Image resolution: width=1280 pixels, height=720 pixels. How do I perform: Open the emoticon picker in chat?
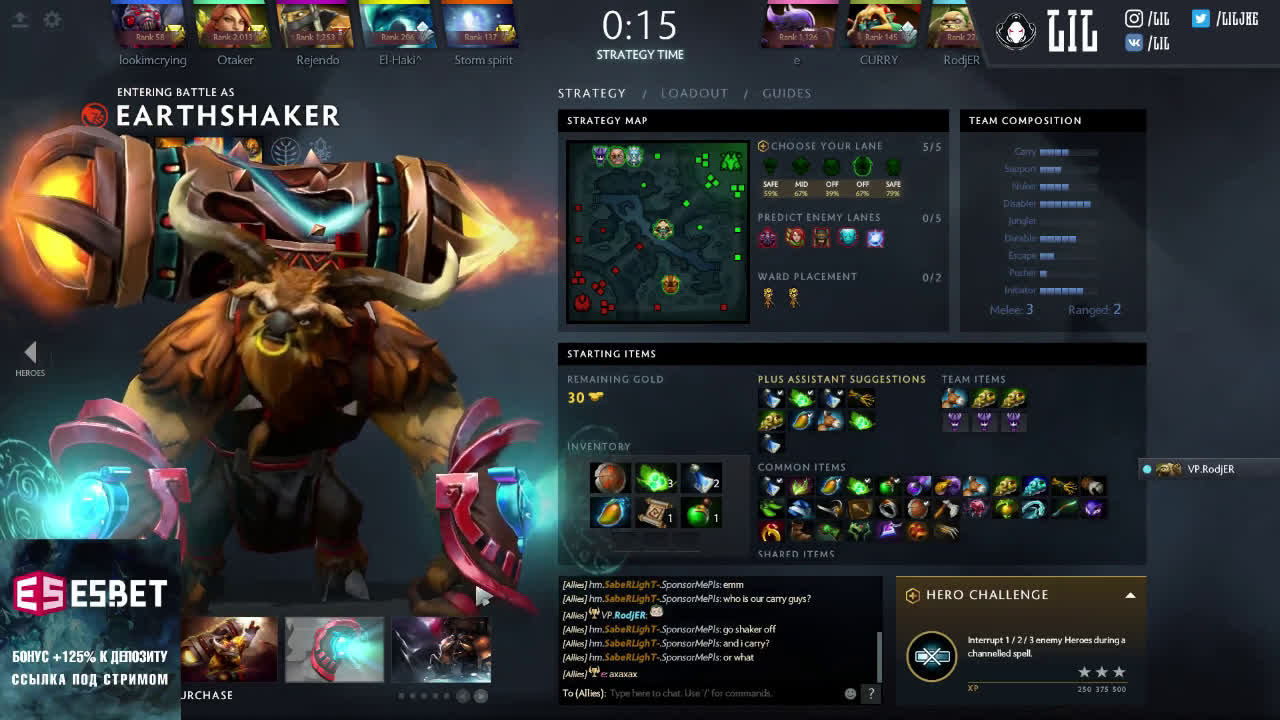[850, 693]
